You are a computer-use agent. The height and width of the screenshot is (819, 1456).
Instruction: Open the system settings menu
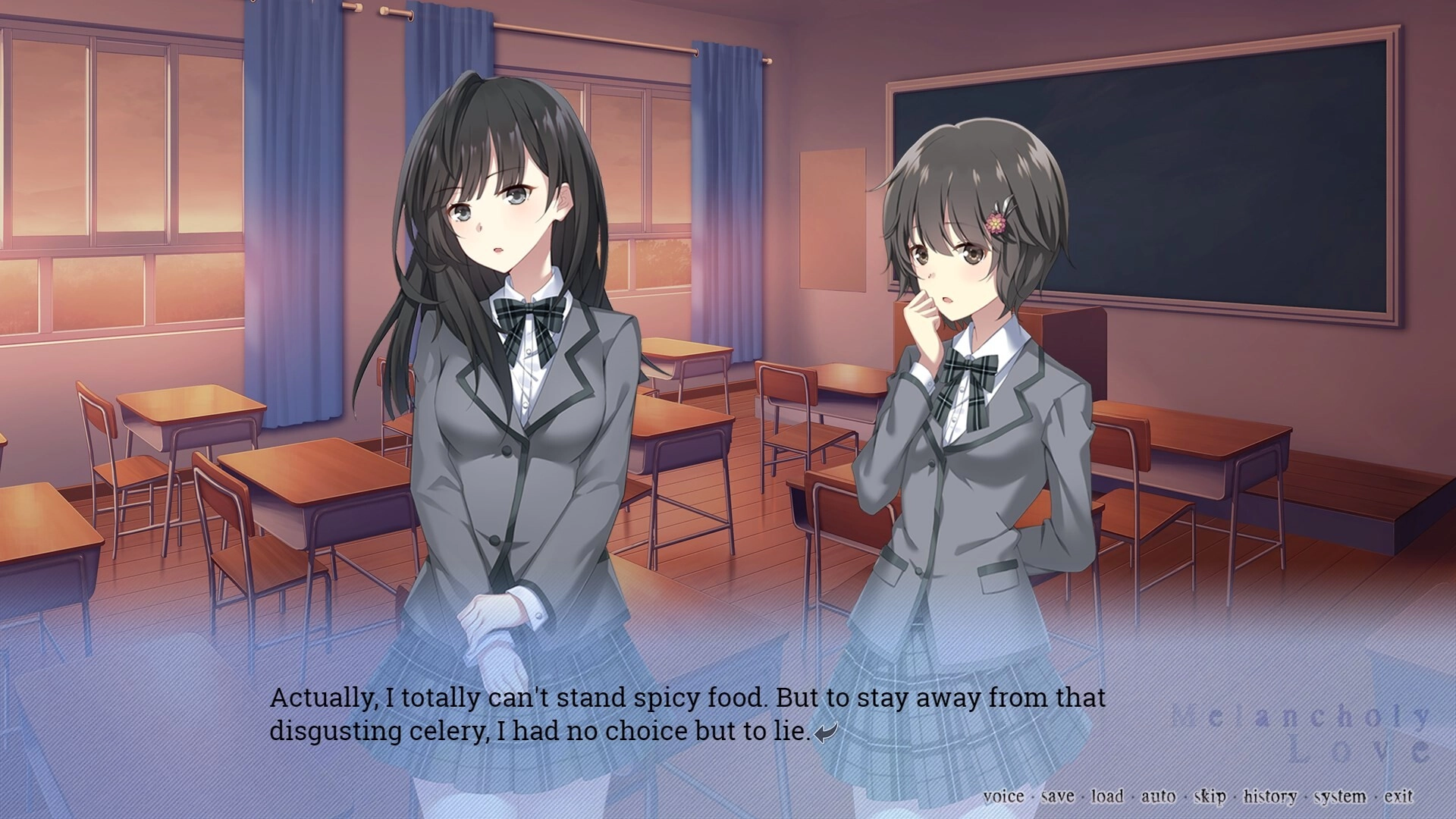1340,796
